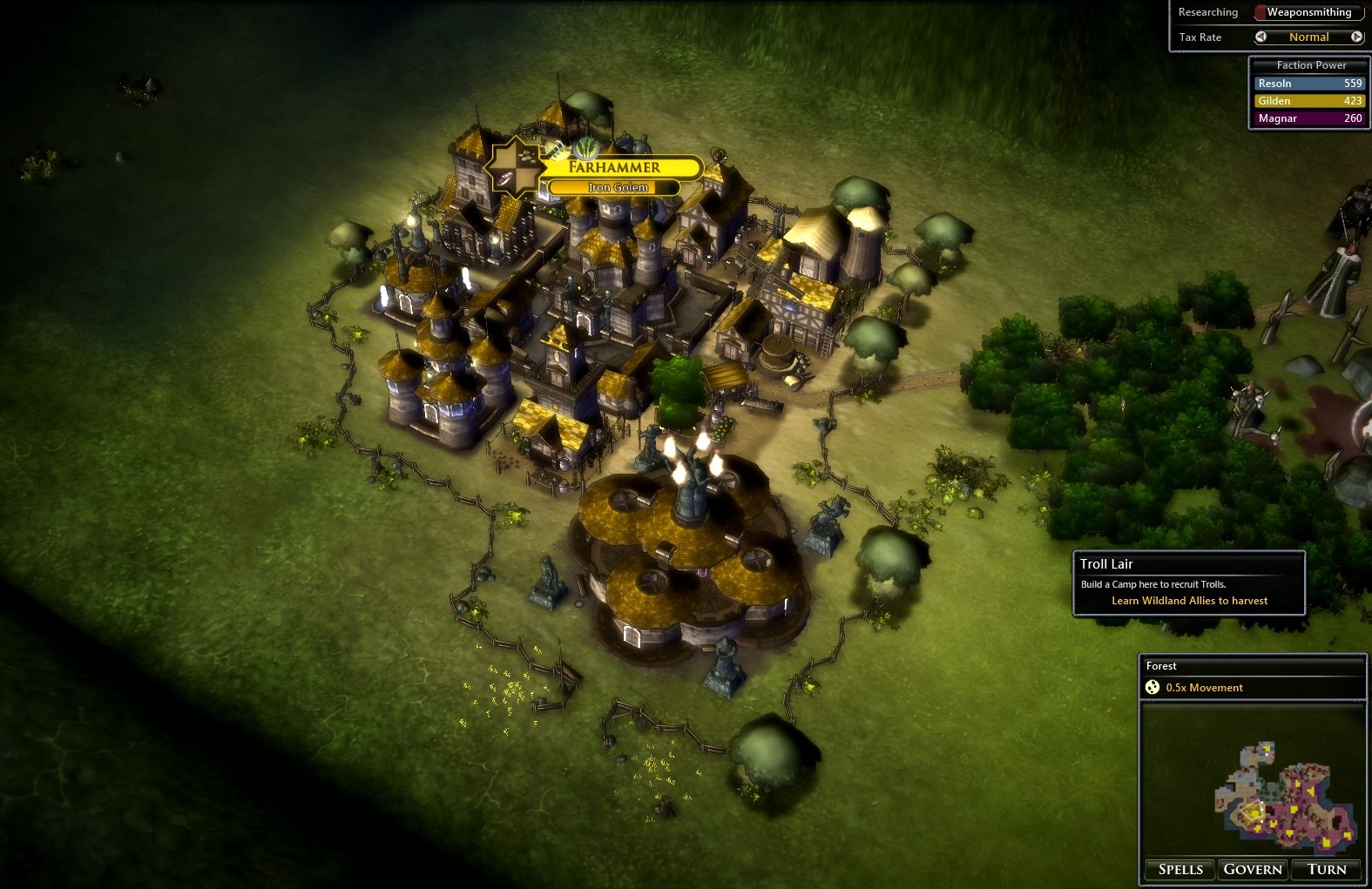Select Magnar in Faction Power list
The width and height of the screenshot is (1372, 889).
point(1309,118)
